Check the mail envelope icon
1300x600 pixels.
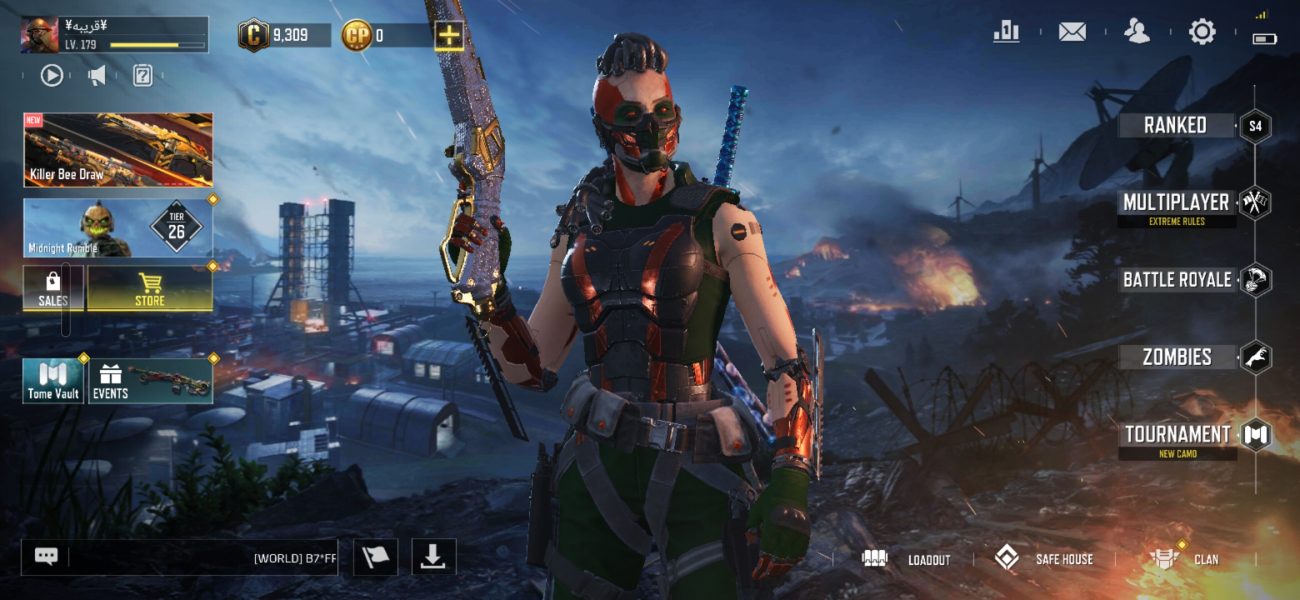point(1072,32)
